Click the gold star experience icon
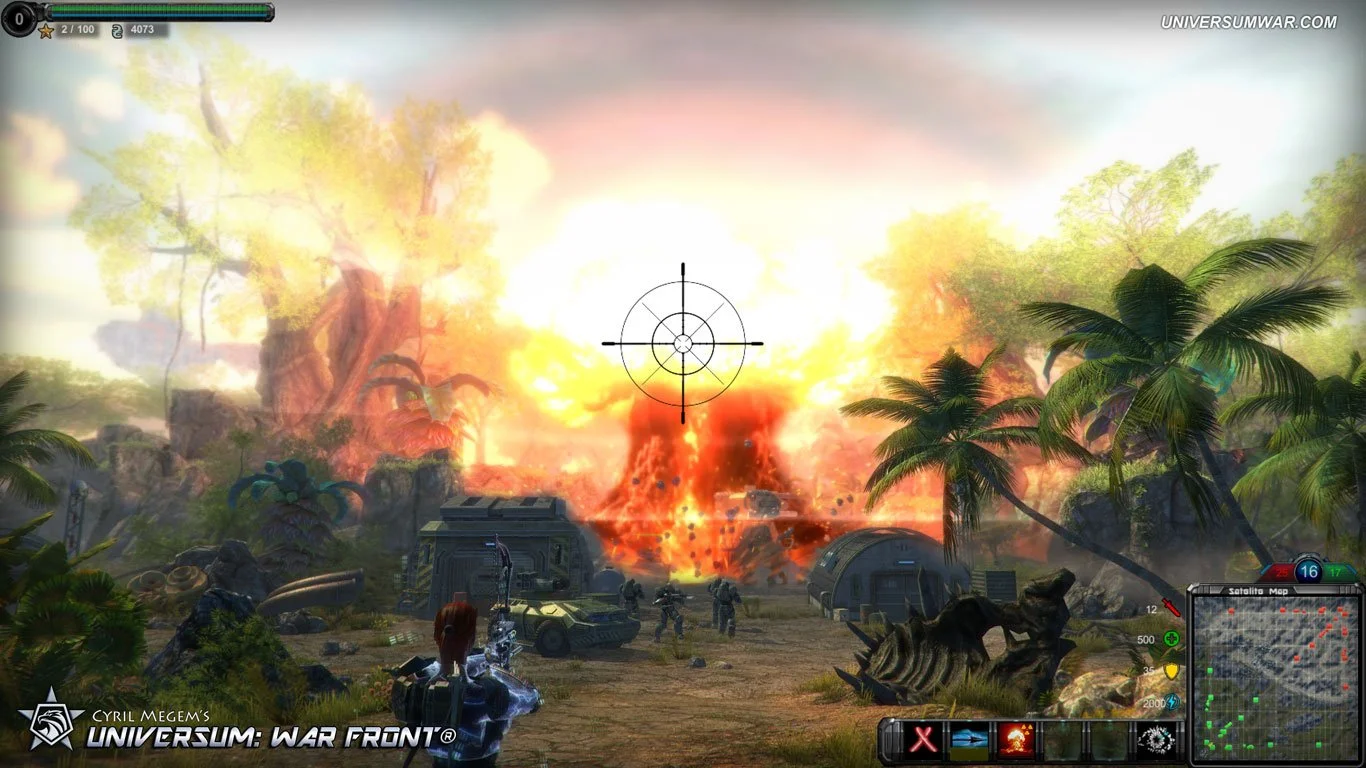 click(x=46, y=31)
